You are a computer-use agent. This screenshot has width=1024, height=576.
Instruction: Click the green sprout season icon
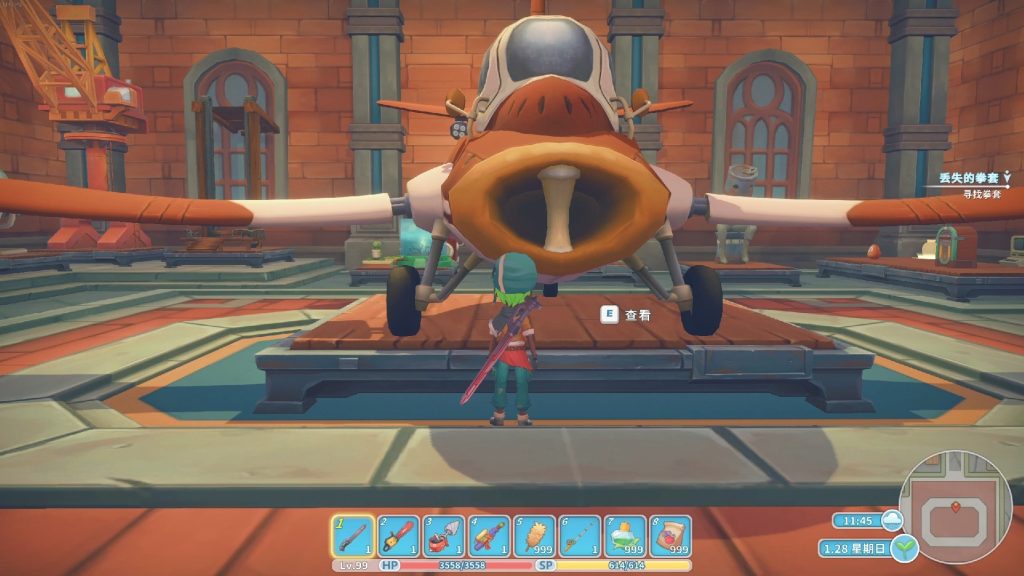[x=905, y=548]
